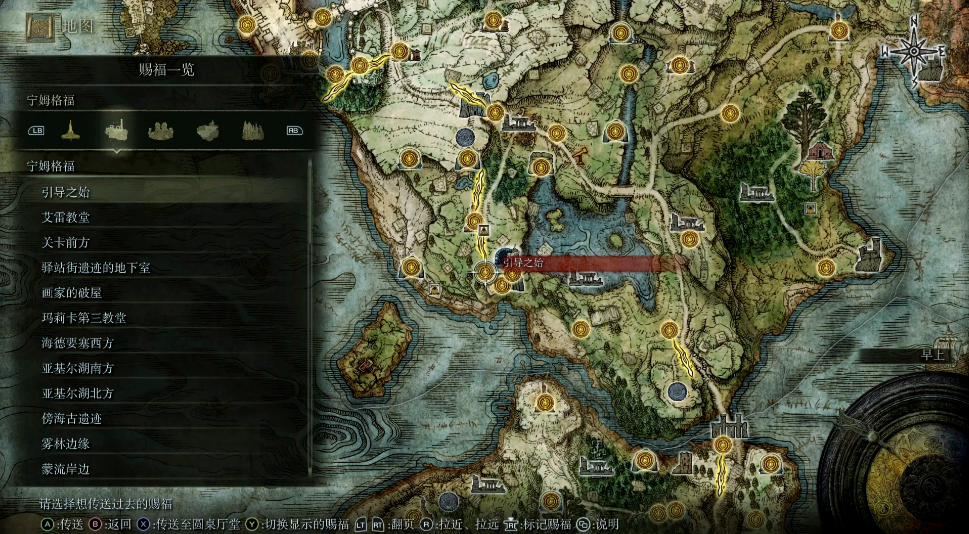Select the 关卡前方 site of grace
The width and height of the screenshot is (969, 534).
click(160, 242)
